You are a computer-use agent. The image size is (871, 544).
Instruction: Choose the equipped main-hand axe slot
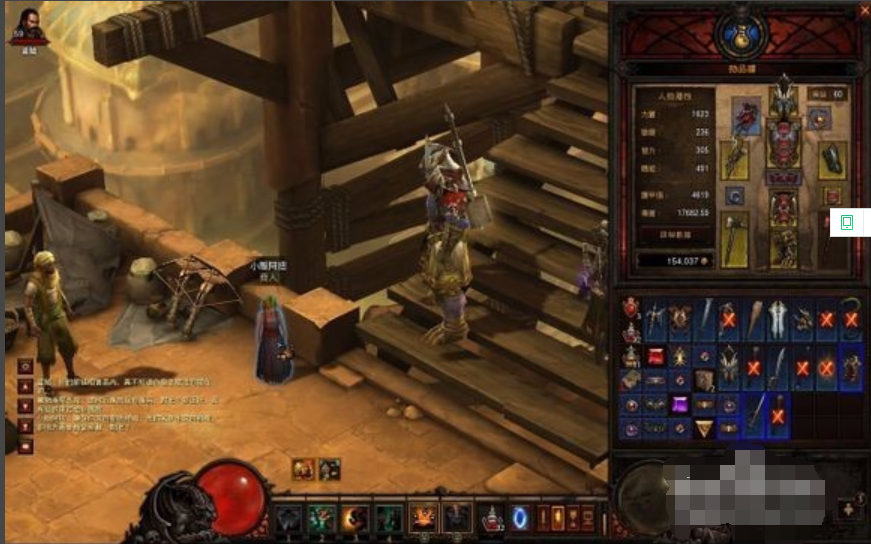click(x=735, y=240)
